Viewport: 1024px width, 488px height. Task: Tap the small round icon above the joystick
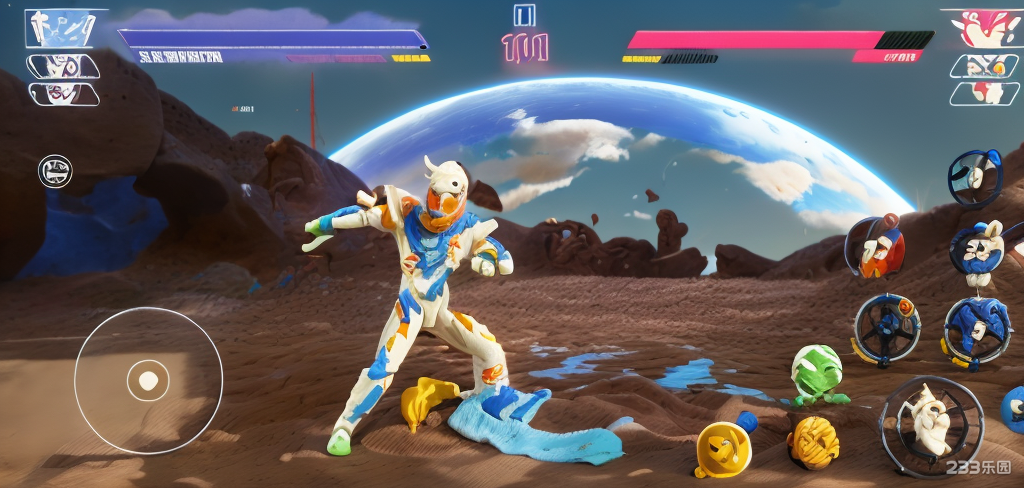(x=55, y=171)
